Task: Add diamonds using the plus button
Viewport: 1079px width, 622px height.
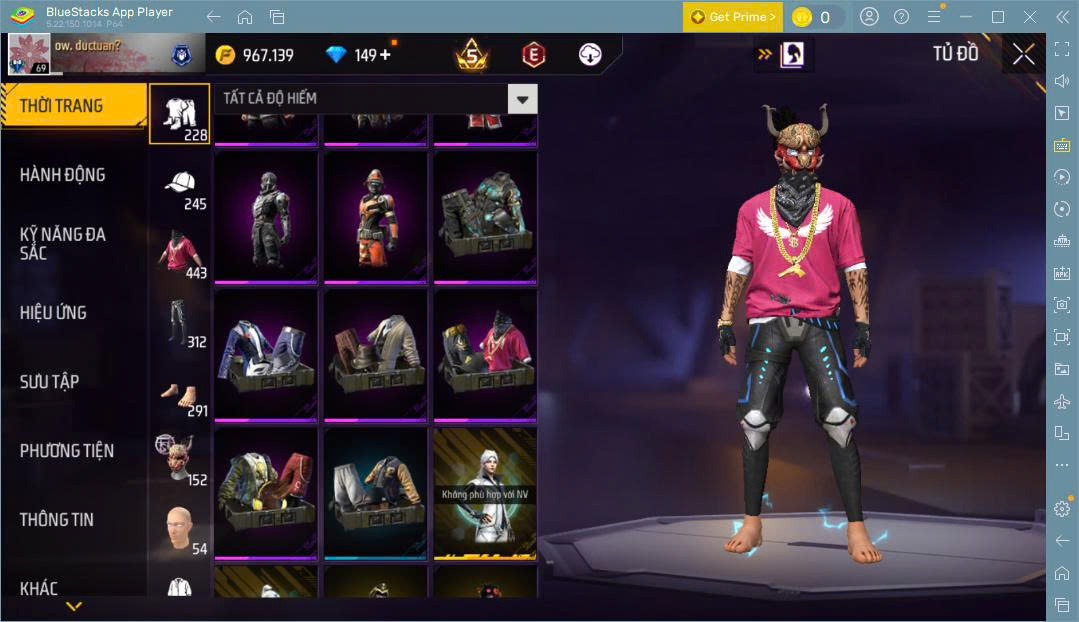Action: coord(385,55)
